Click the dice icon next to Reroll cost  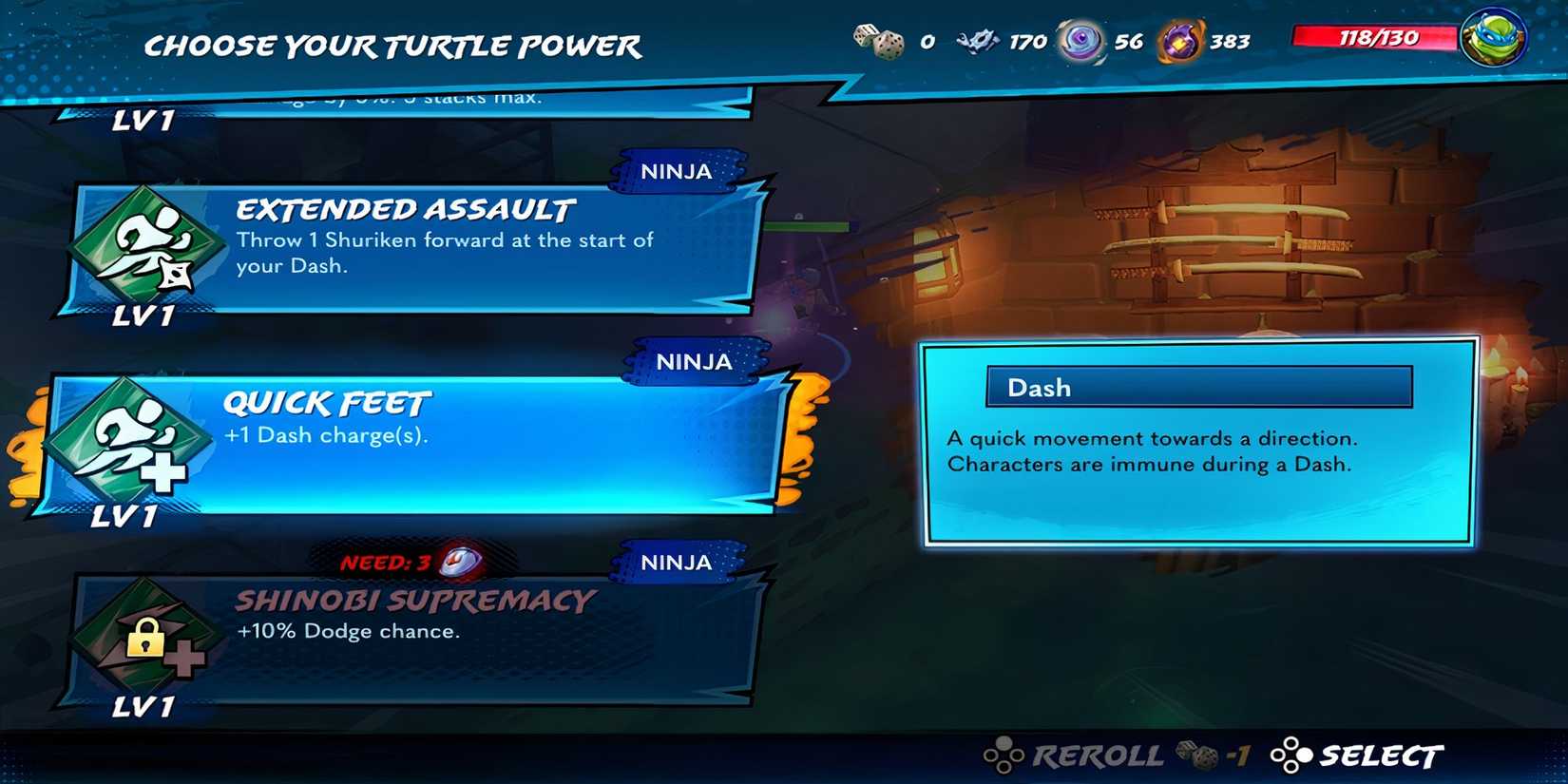pyautogui.click(x=1200, y=755)
